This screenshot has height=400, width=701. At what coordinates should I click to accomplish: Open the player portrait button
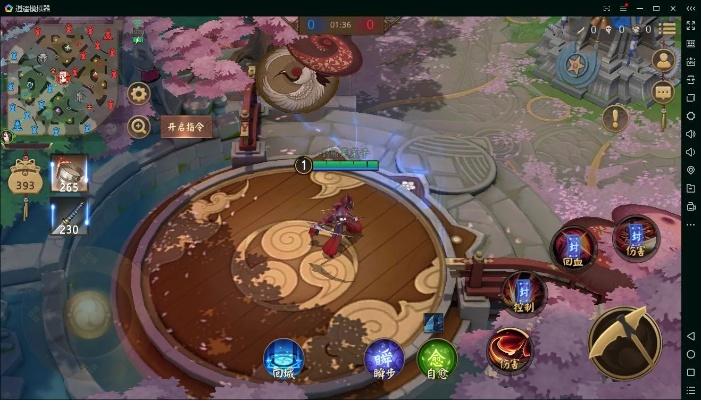click(x=663, y=60)
